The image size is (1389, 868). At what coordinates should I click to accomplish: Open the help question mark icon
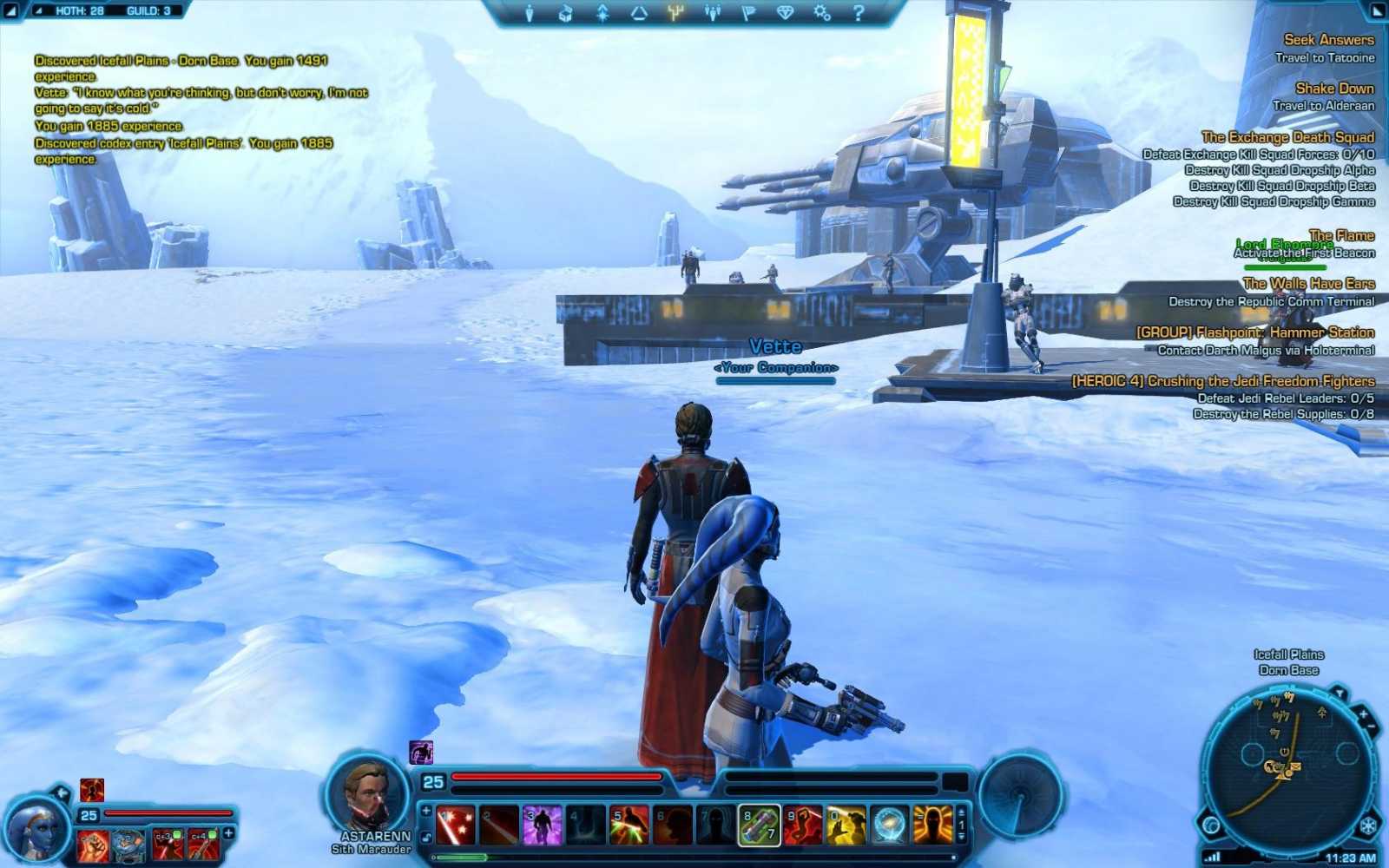click(x=858, y=13)
